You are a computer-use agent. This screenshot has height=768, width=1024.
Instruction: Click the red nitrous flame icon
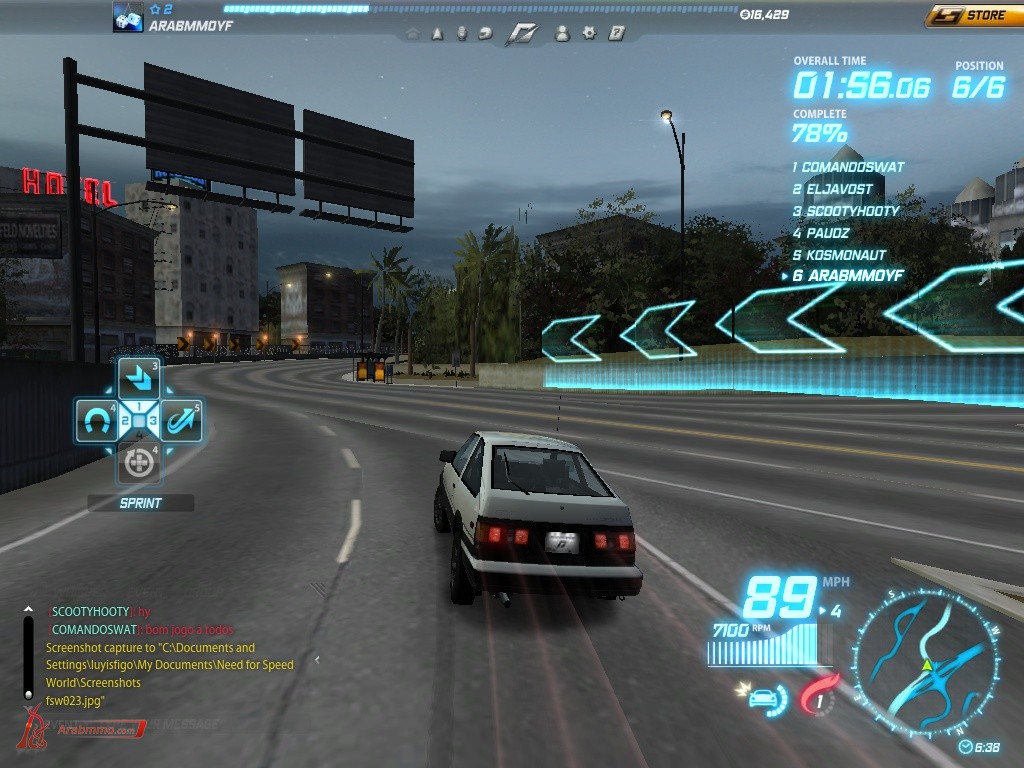pyautogui.click(x=818, y=698)
